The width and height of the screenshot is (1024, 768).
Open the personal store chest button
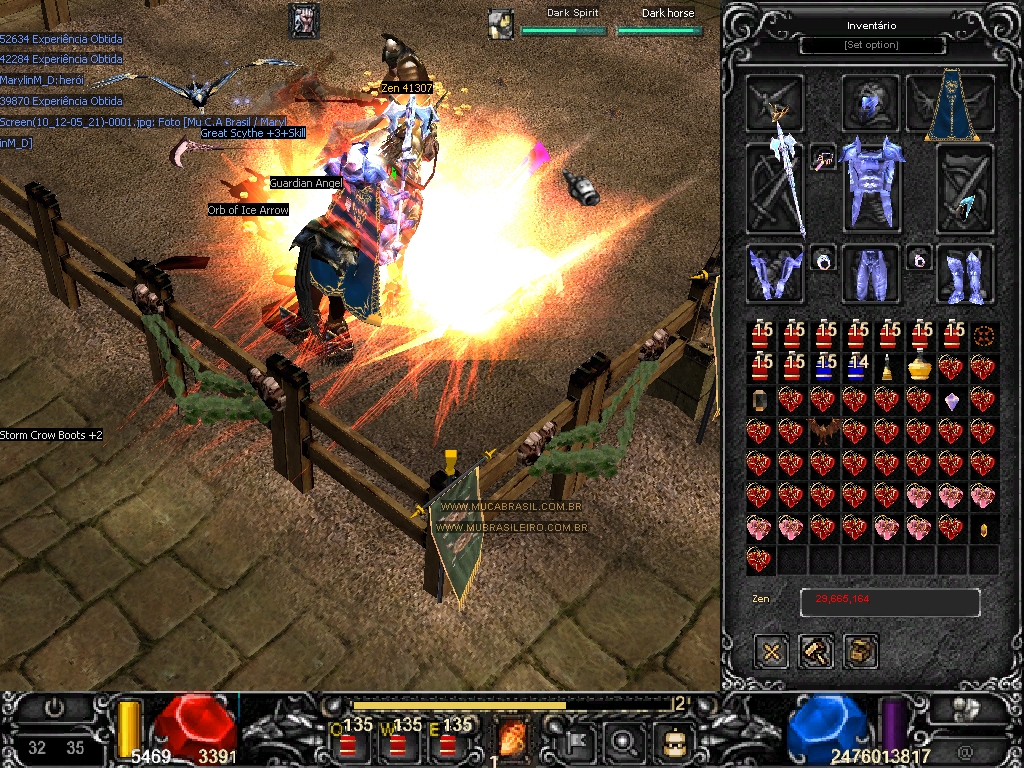point(860,652)
